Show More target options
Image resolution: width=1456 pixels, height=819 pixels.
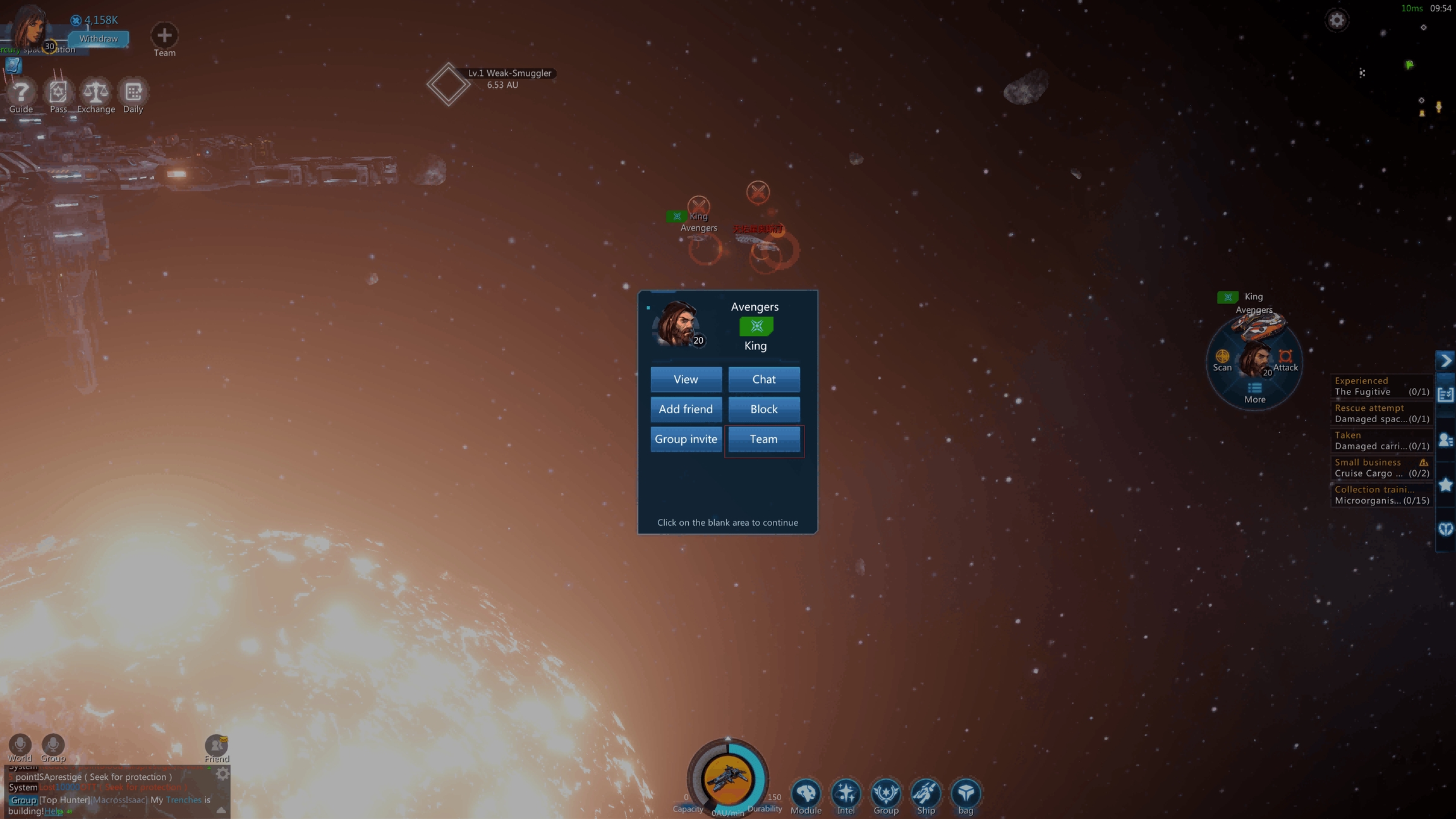tap(1254, 392)
